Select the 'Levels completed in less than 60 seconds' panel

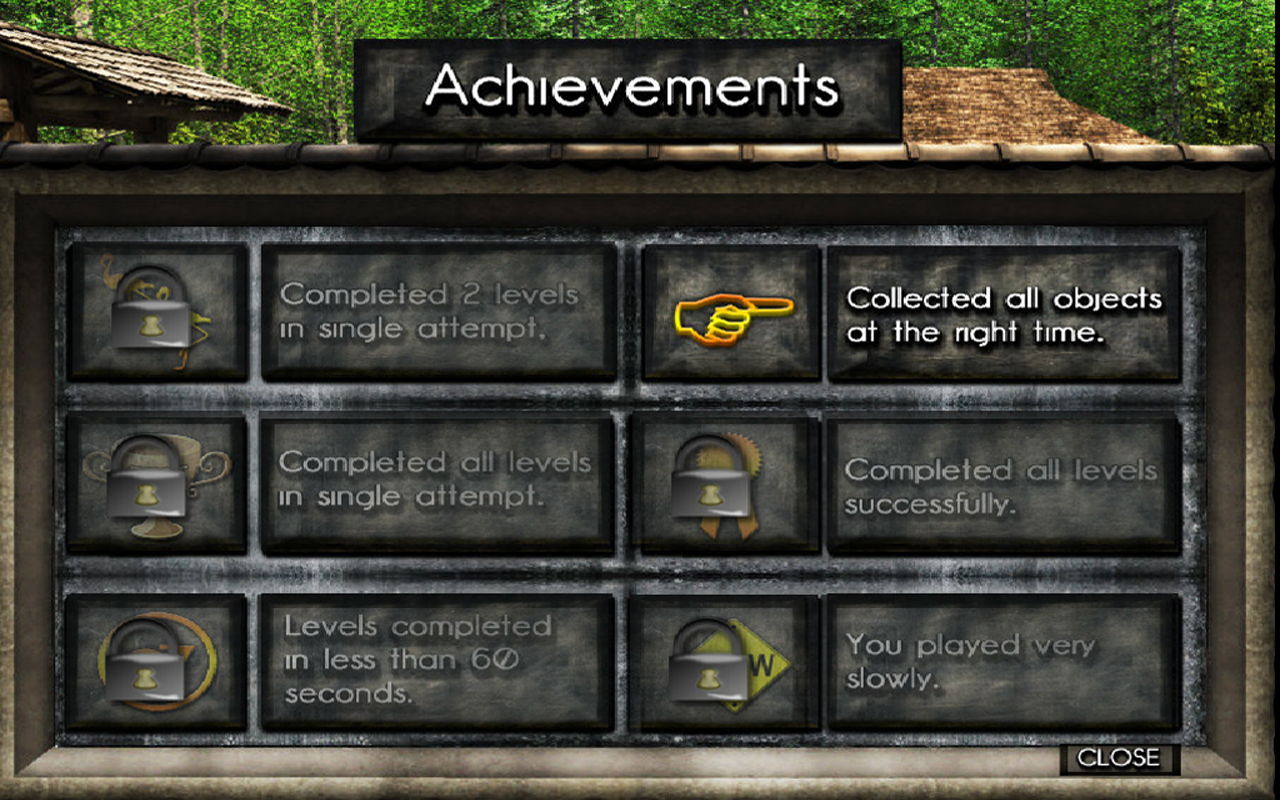[435, 660]
